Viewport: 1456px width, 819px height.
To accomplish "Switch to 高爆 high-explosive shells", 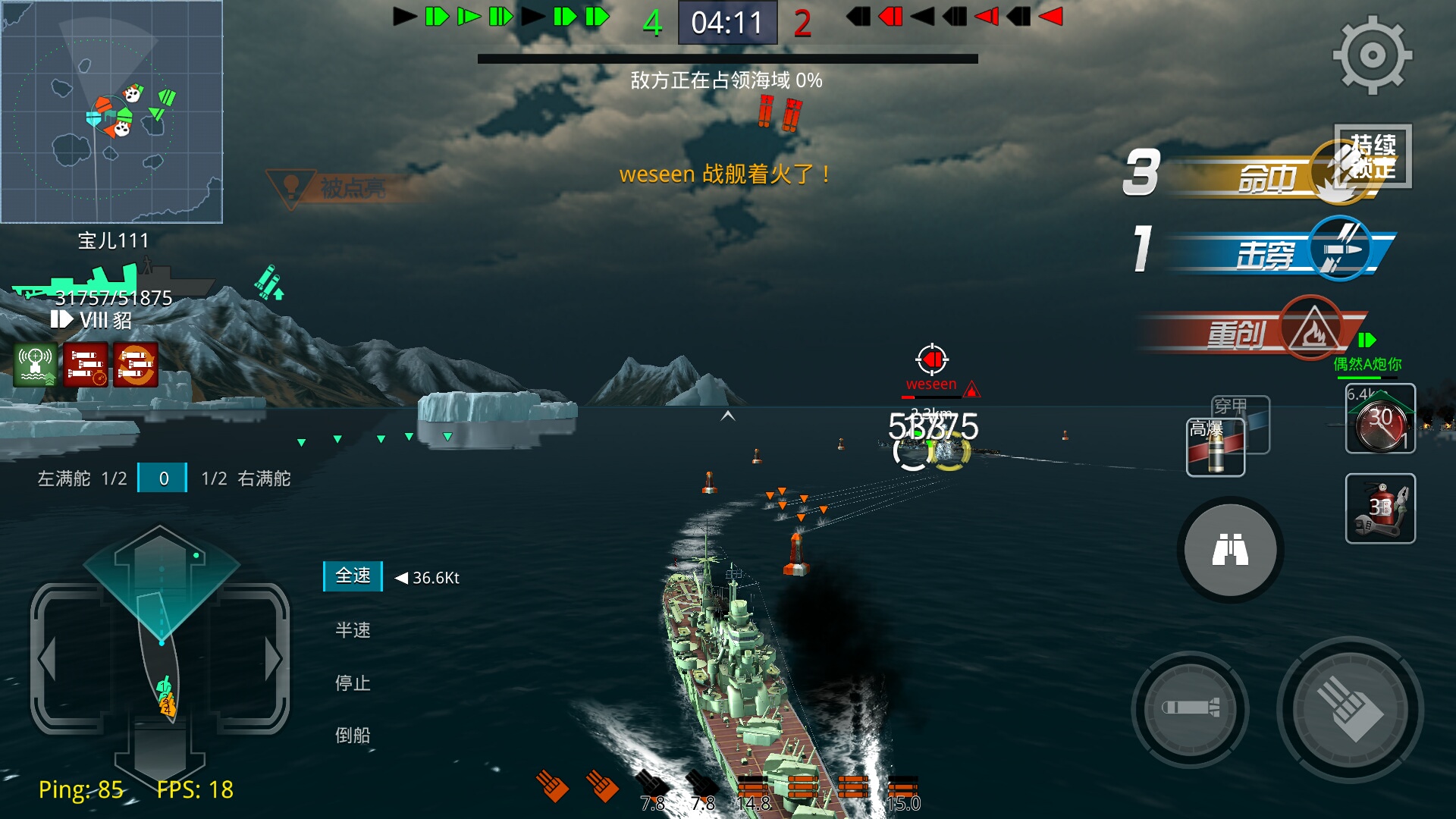I will pos(1214,448).
